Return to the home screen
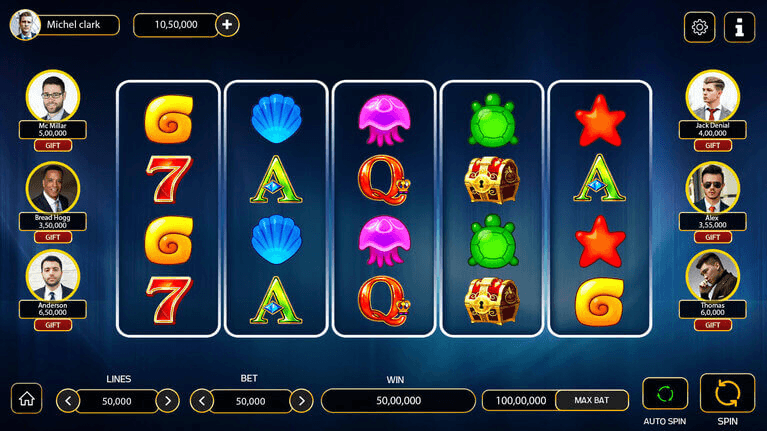 tap(26, 398)
